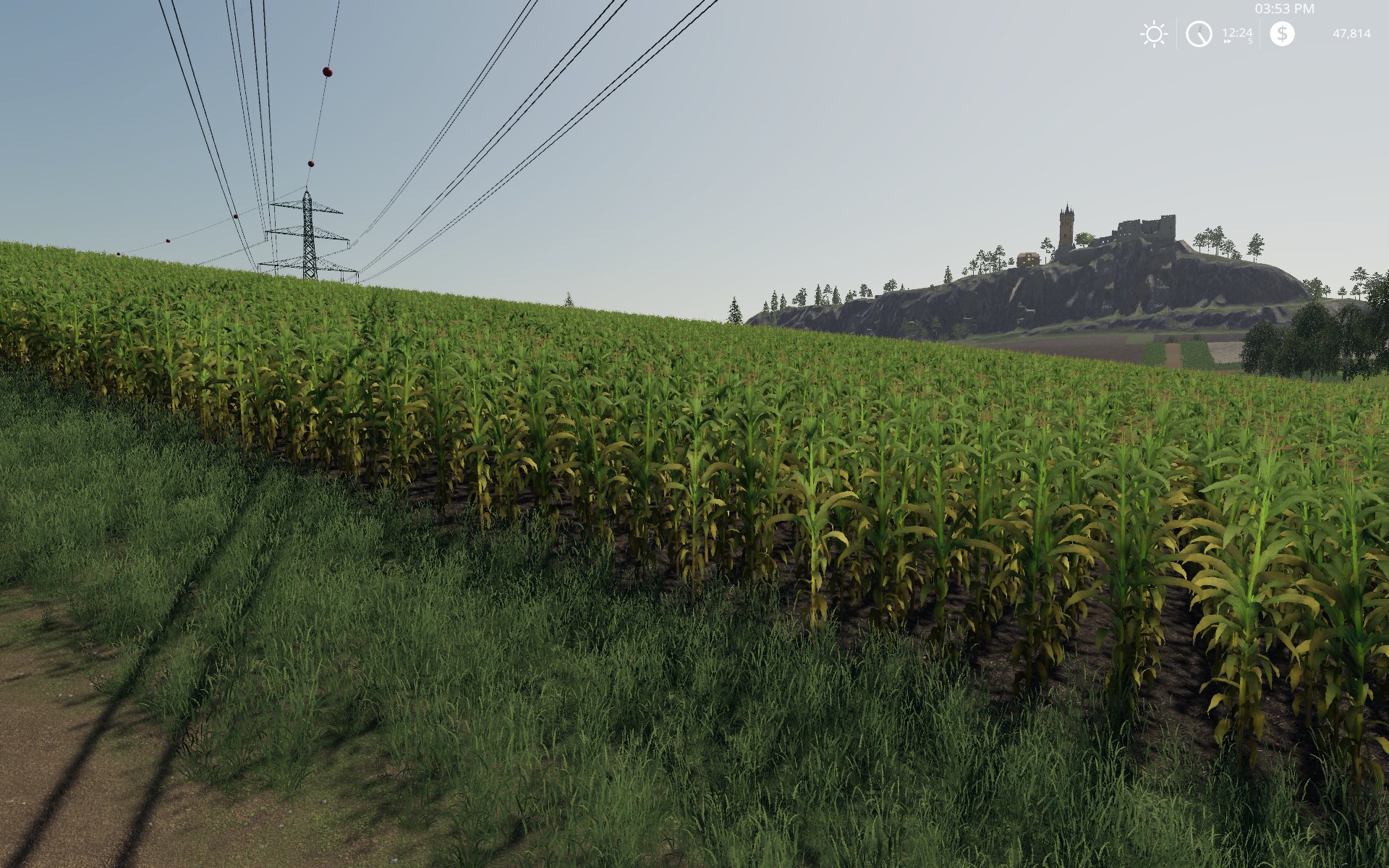1389x868 pixels.
Task: Click a red marker ball on the power lines
Action: pyautogui.click(x=327, y=72)
